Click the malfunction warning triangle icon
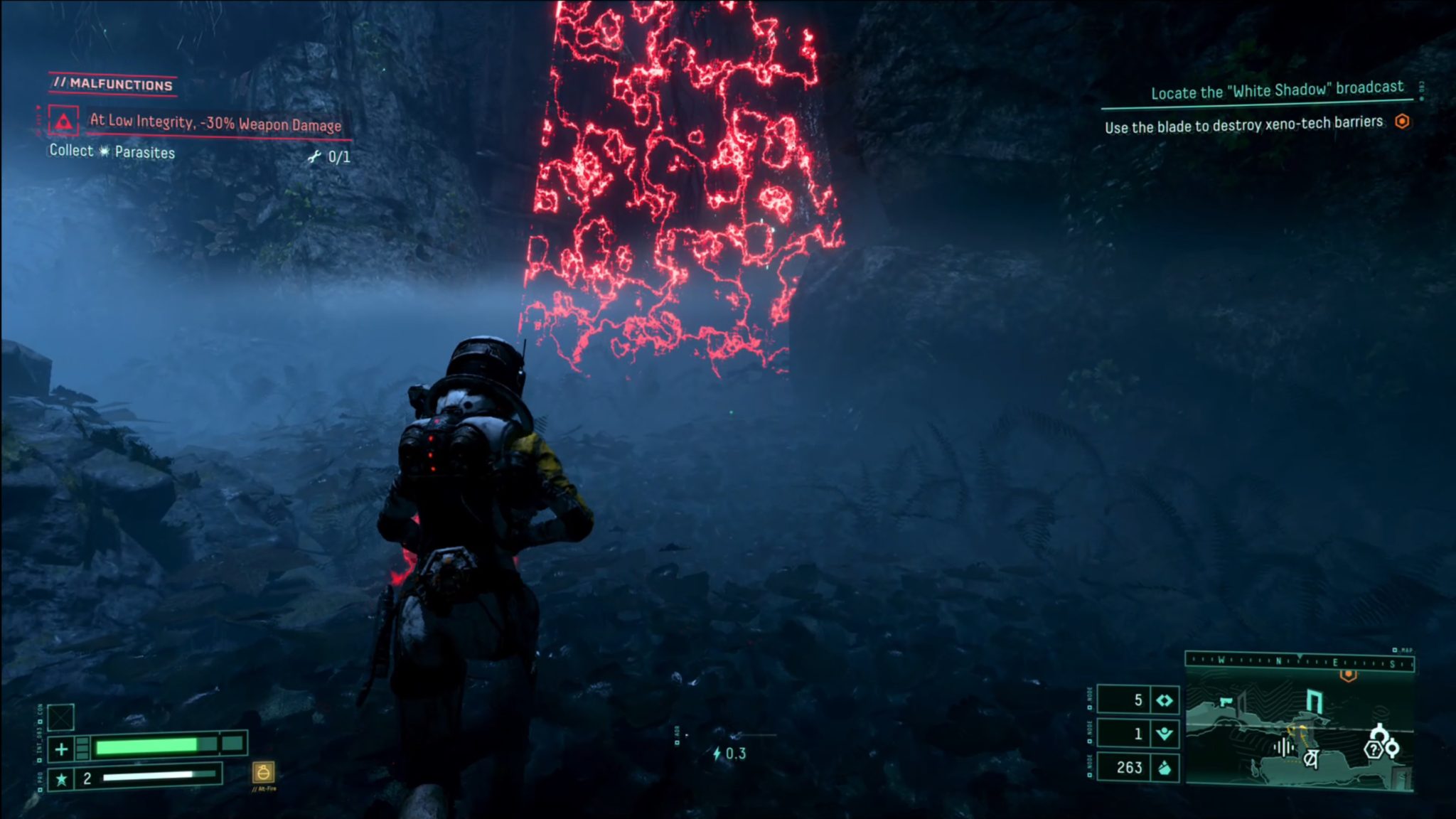Image resolution: width=1456 pixels, height=819 pixels. pos(64,121)
